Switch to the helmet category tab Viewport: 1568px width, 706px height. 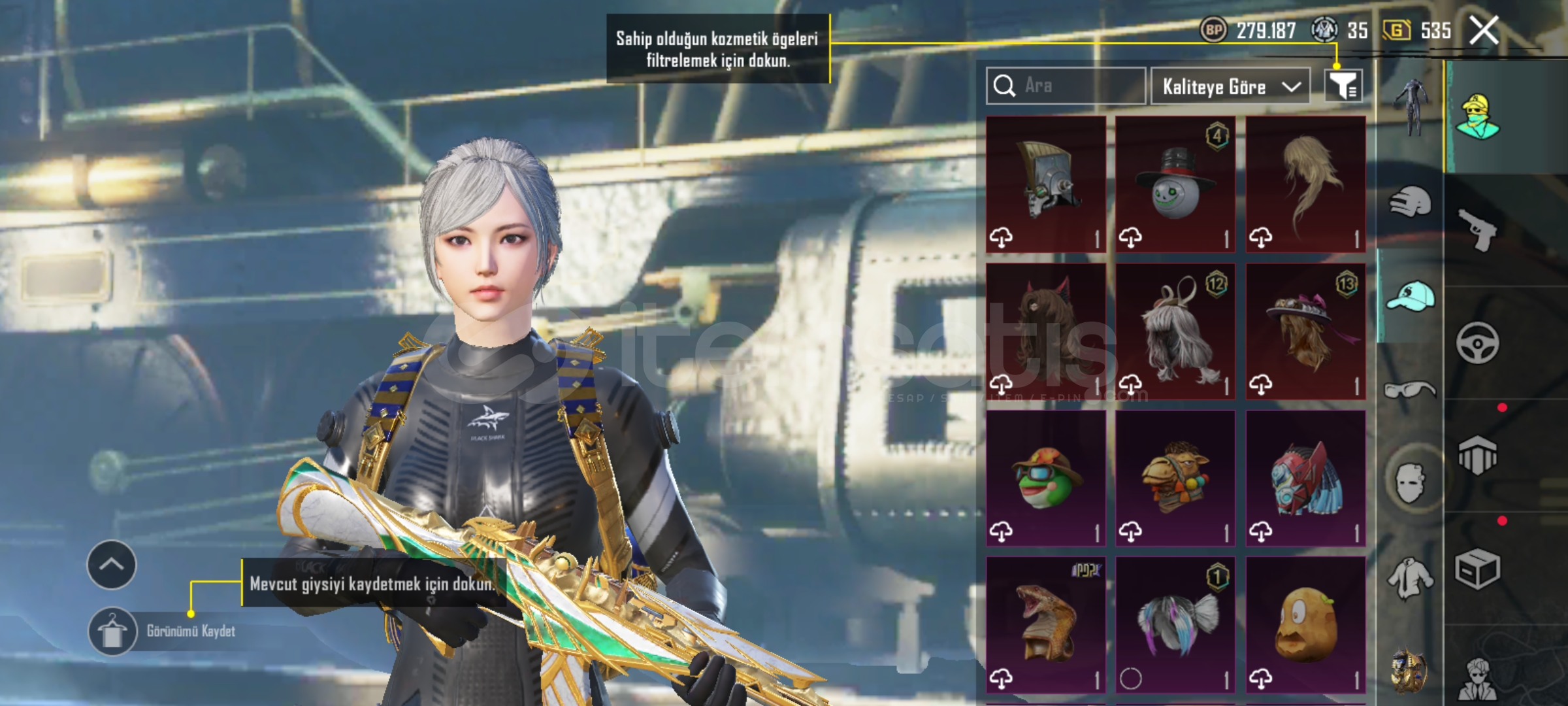[1410, 201]
